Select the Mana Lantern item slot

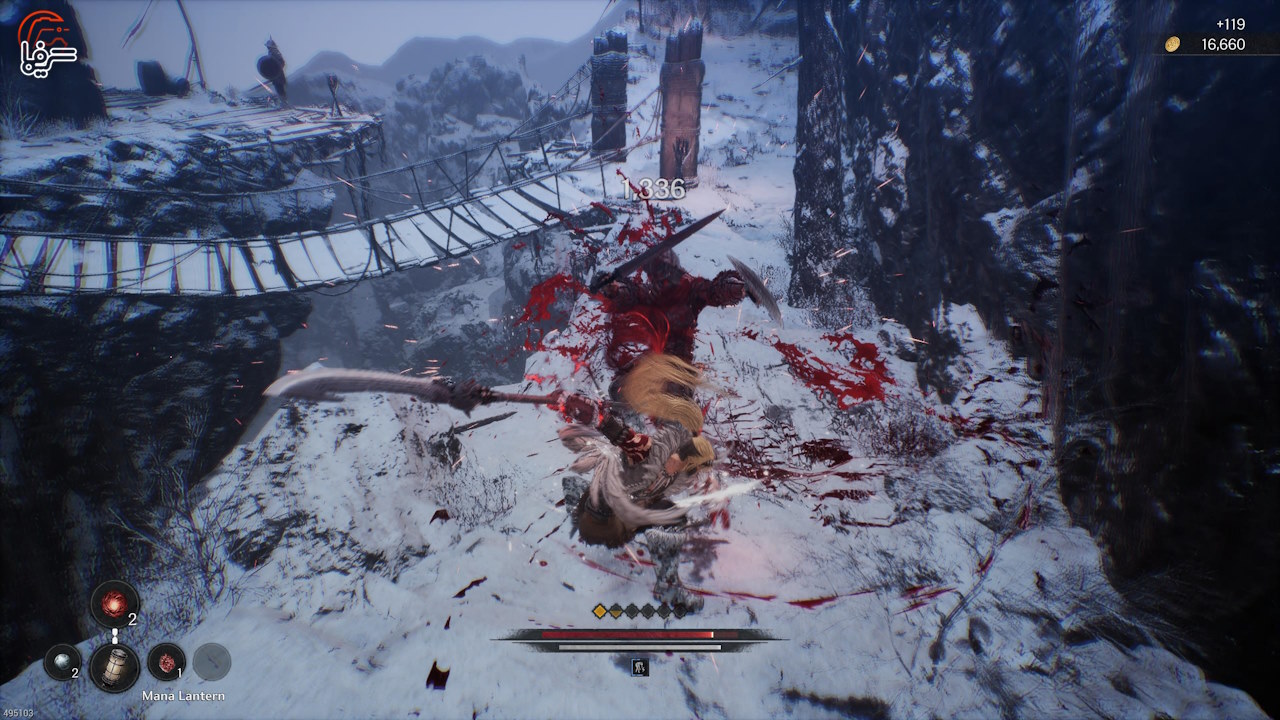coord(114,666)
